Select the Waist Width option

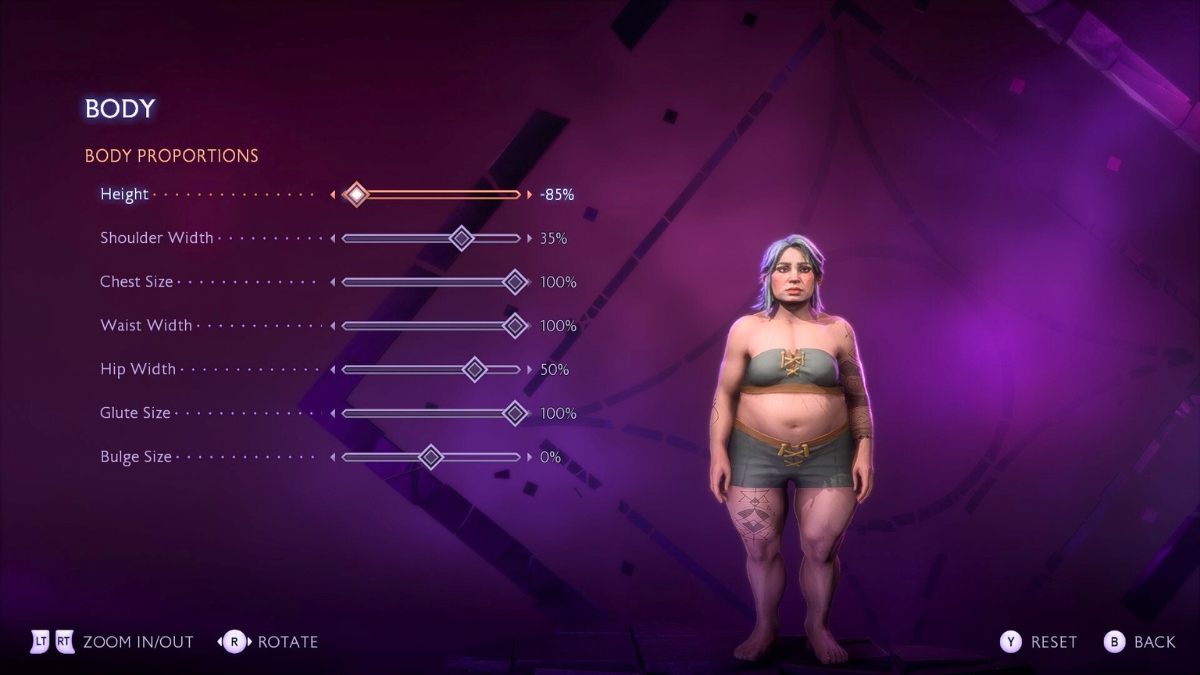click(x=146, y=326)
